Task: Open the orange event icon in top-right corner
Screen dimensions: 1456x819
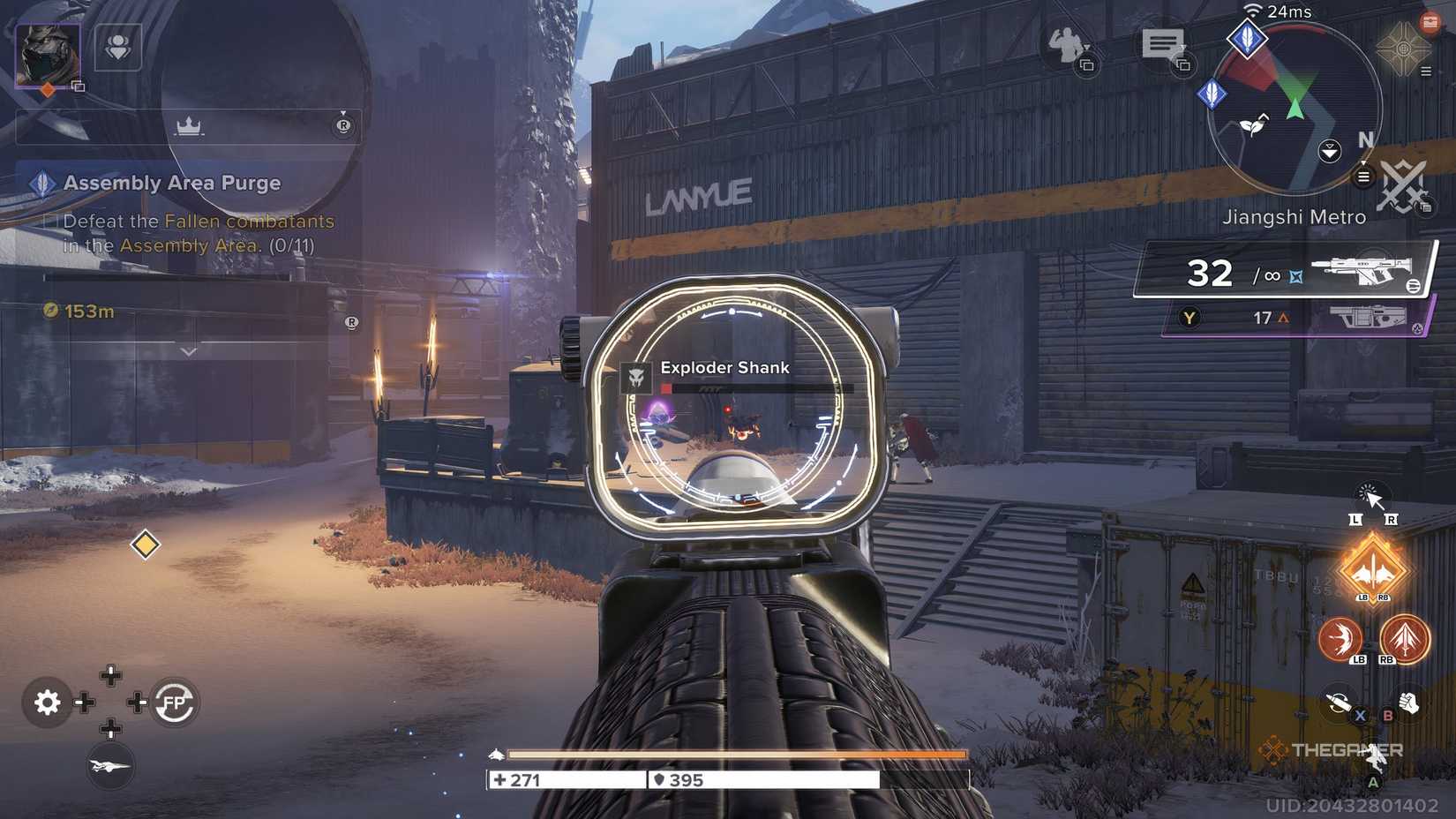Action: pos(1430,21)
